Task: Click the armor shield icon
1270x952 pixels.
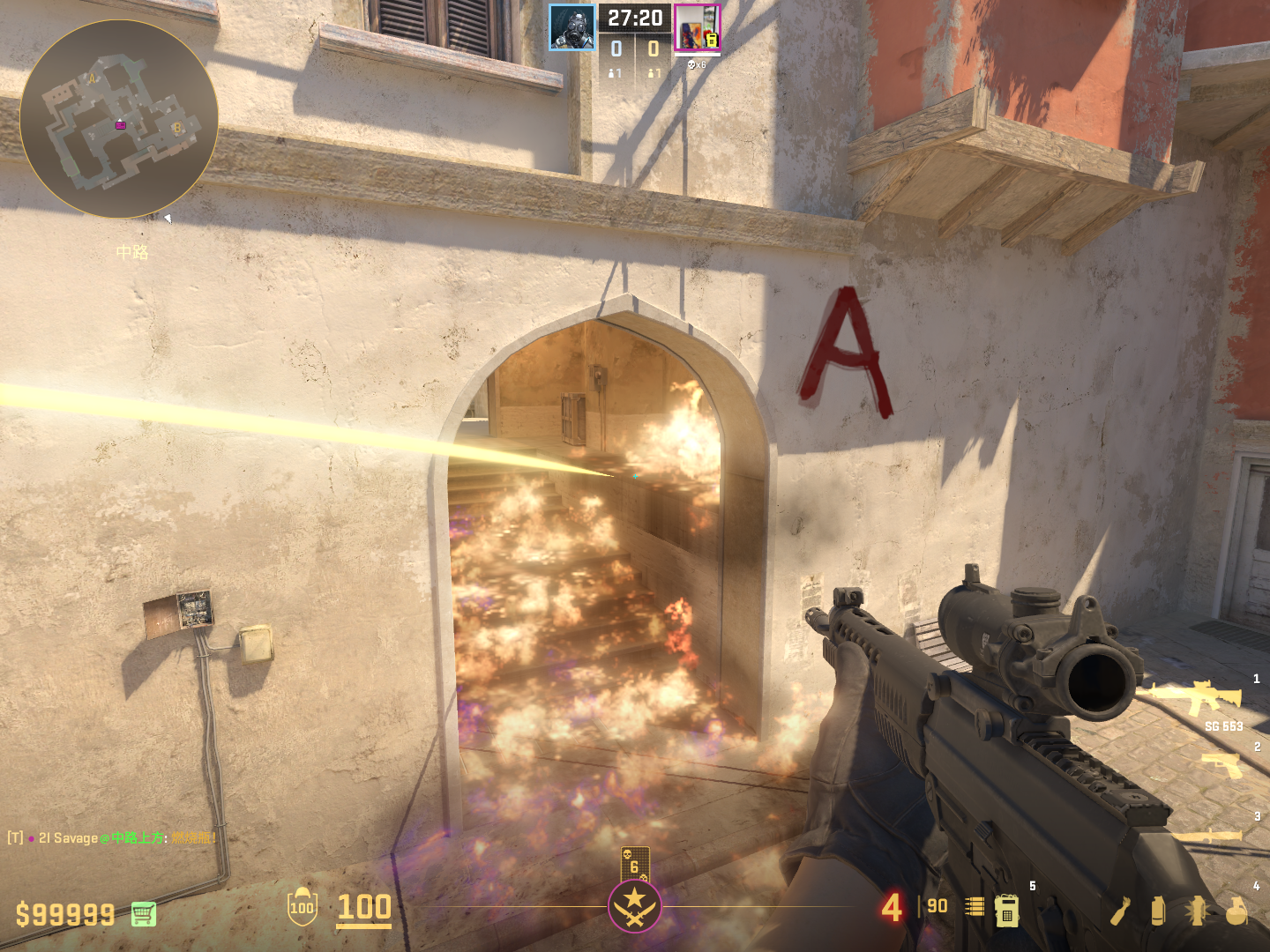Action: click(302, 907)
